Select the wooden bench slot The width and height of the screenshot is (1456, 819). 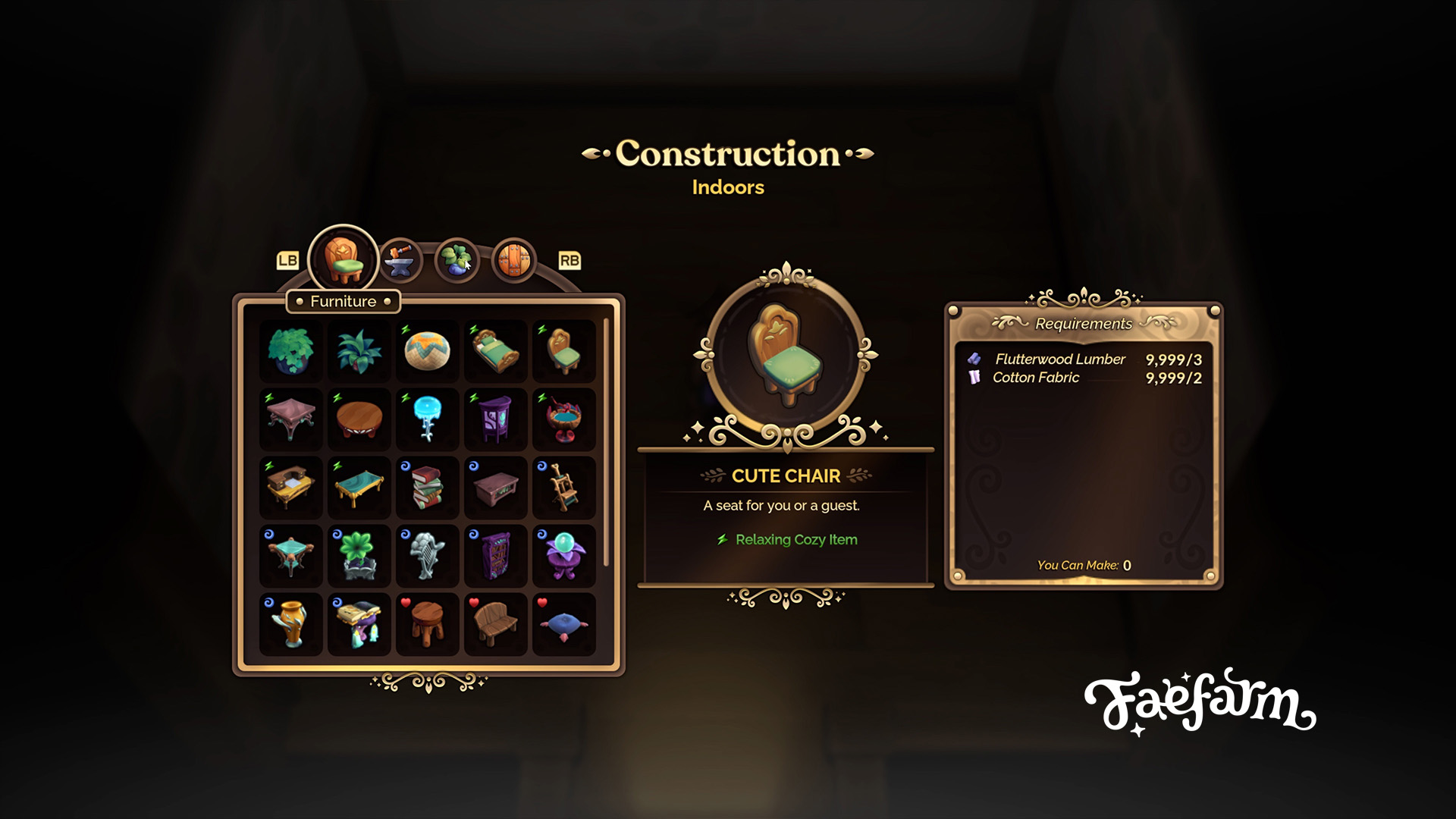pos(495,623)
